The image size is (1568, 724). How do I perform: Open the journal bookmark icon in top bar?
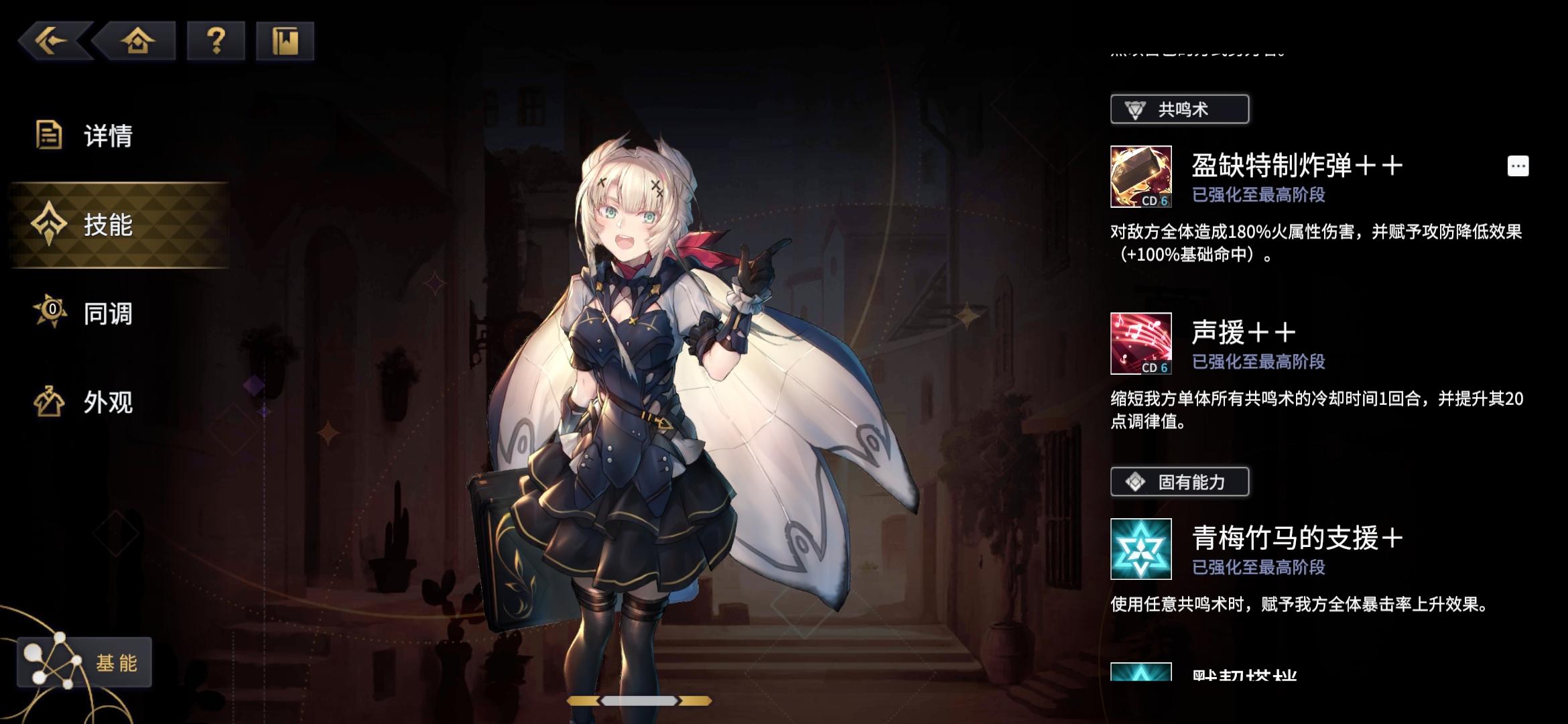pos(285,40)
